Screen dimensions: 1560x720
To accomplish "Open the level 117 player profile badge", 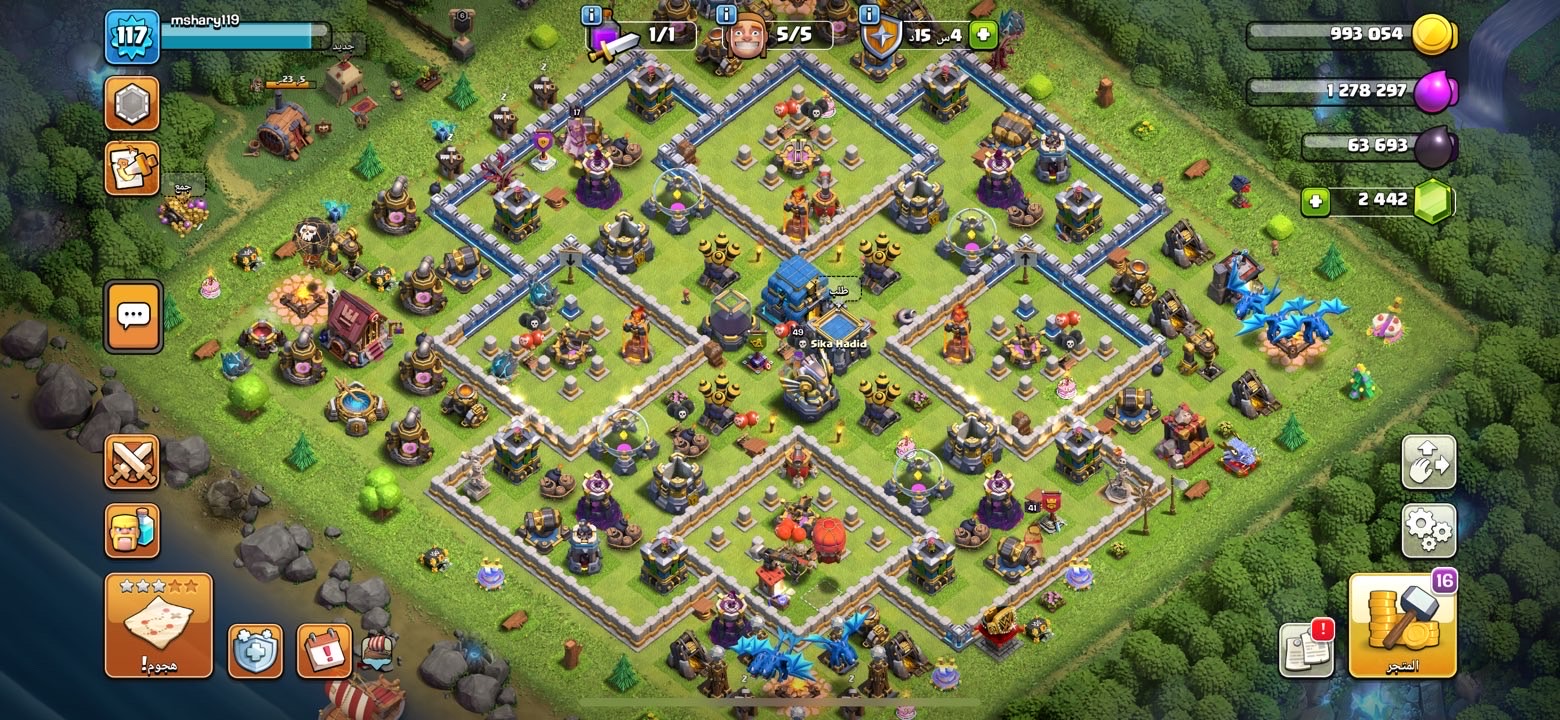I will coord(132,37).
